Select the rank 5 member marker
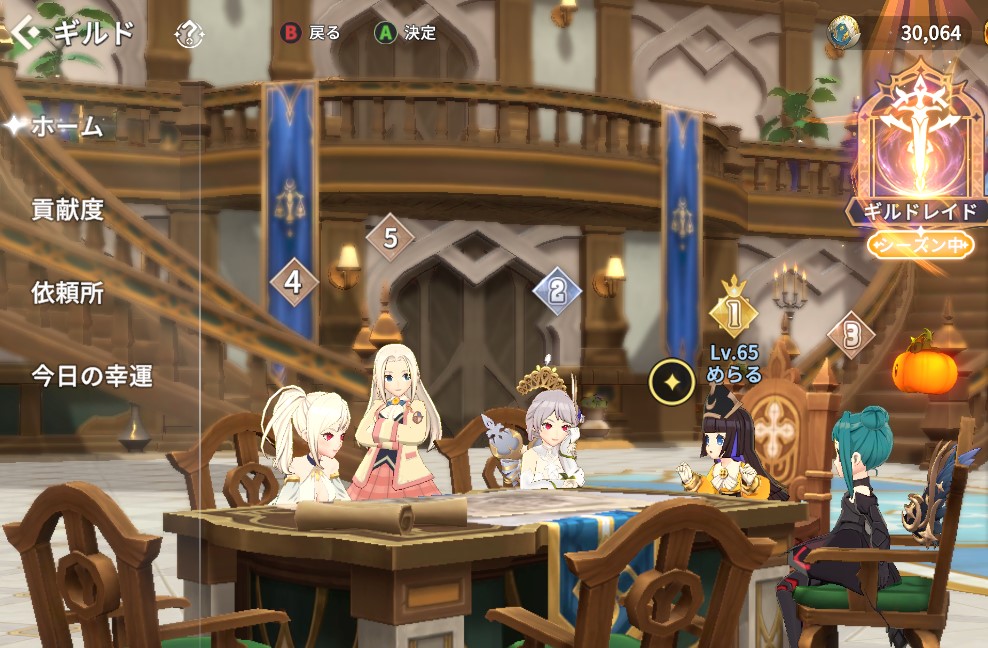Screen dimensions: 988x648 [390, 238]
